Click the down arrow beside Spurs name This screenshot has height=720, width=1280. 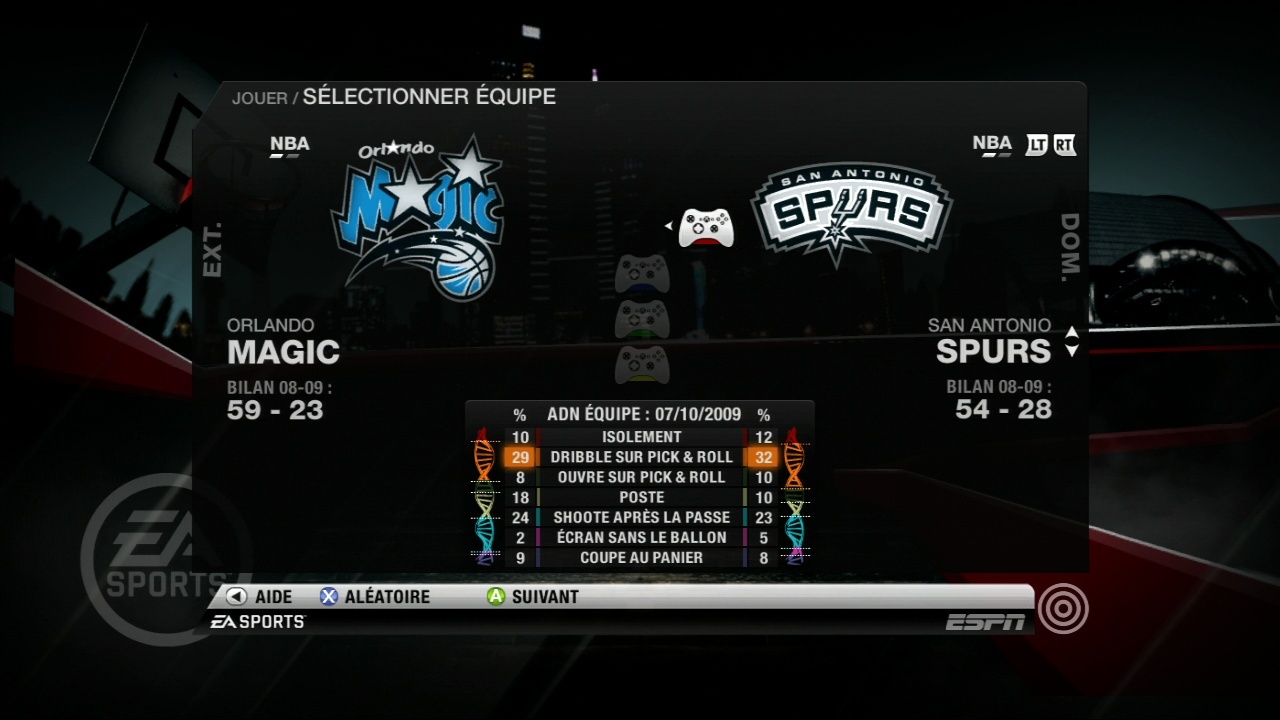point(1072,351)
